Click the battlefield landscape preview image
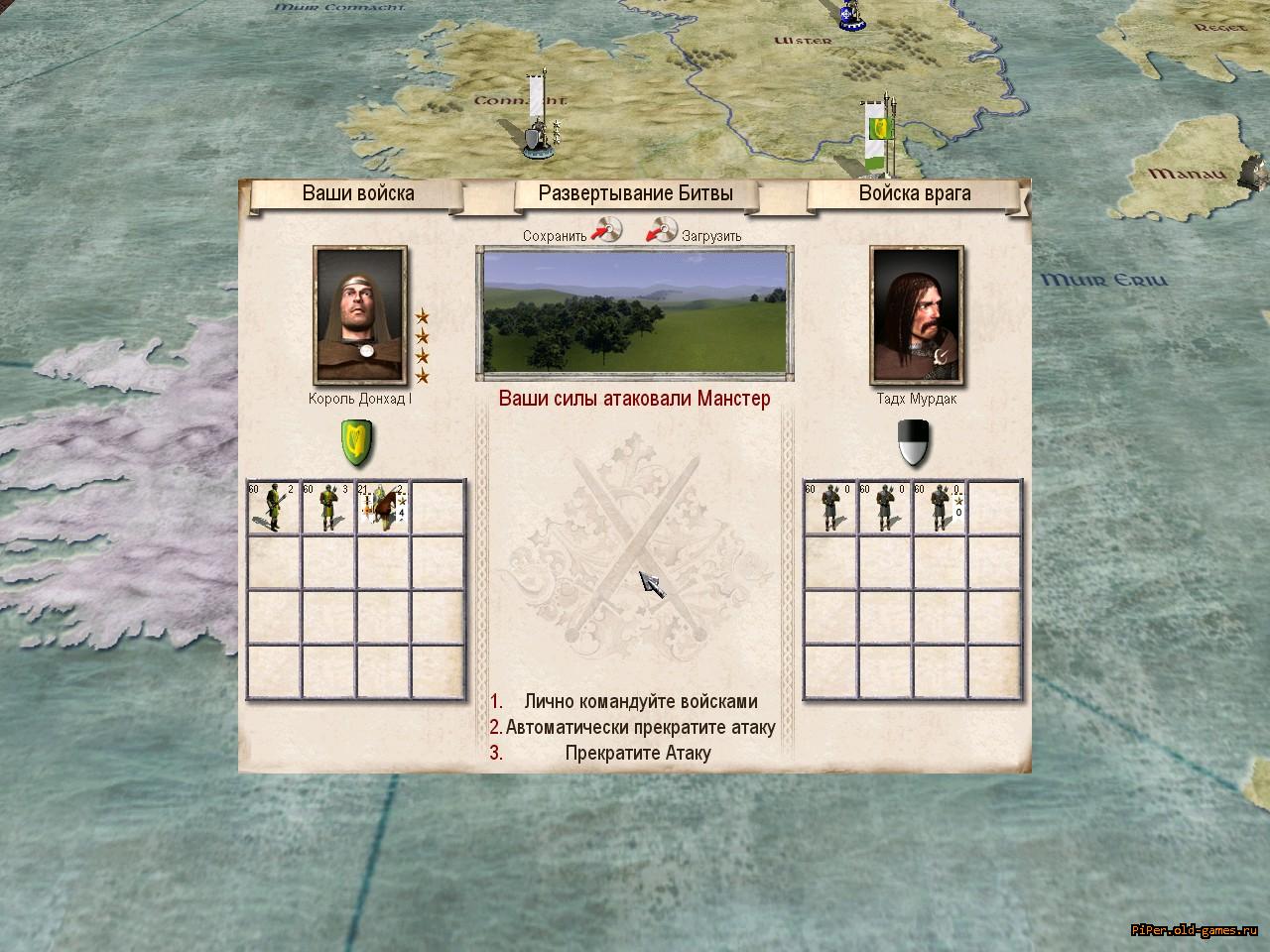 click(635, 312)
